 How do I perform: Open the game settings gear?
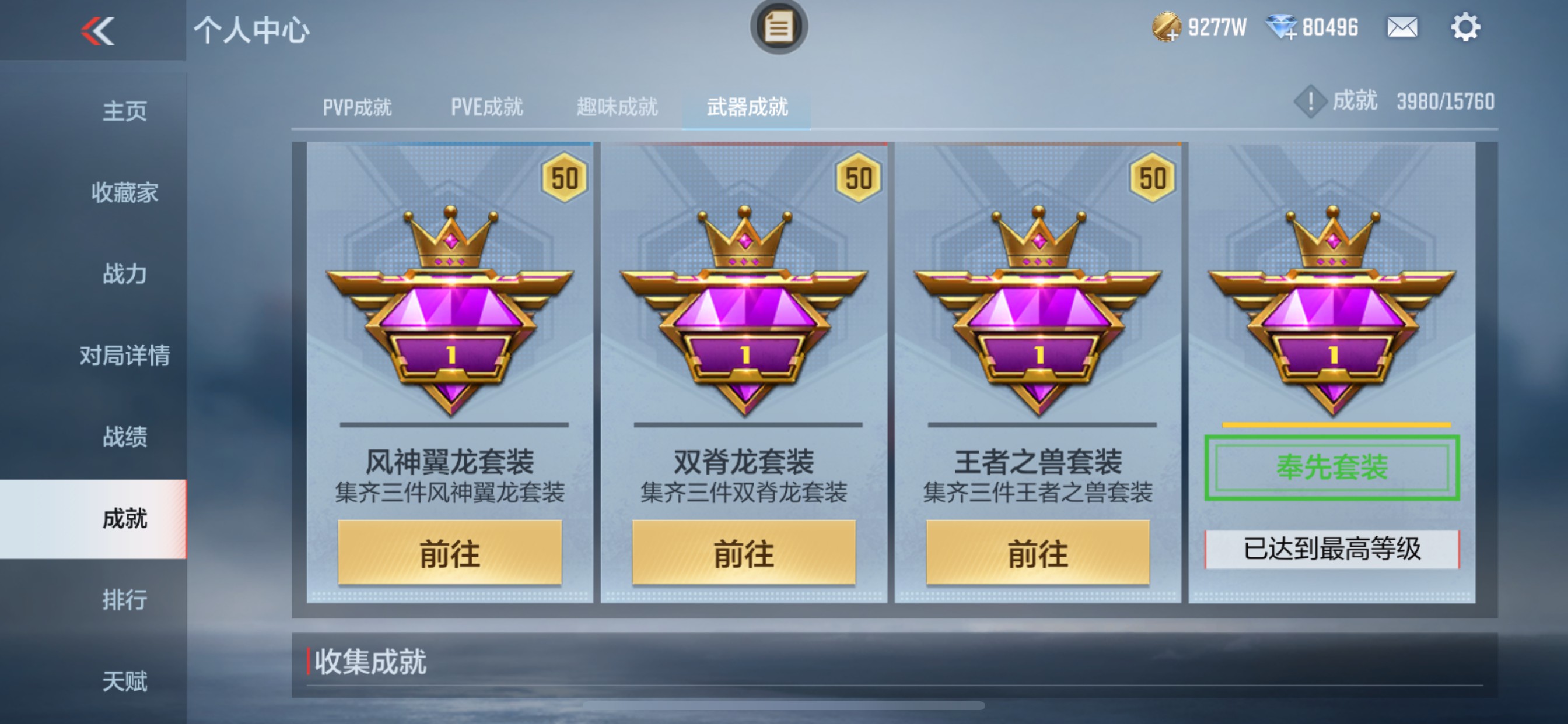[x=1468, y=27]
